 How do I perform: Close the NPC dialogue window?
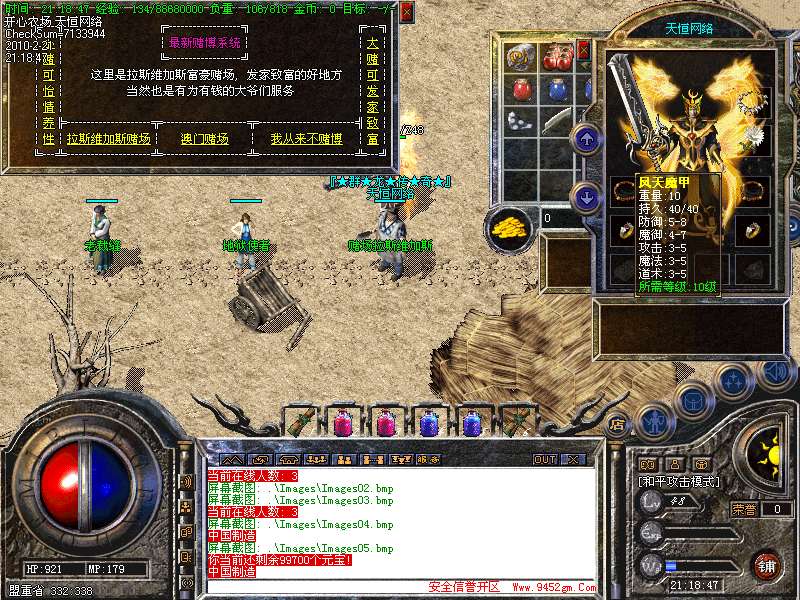point(406,13)
